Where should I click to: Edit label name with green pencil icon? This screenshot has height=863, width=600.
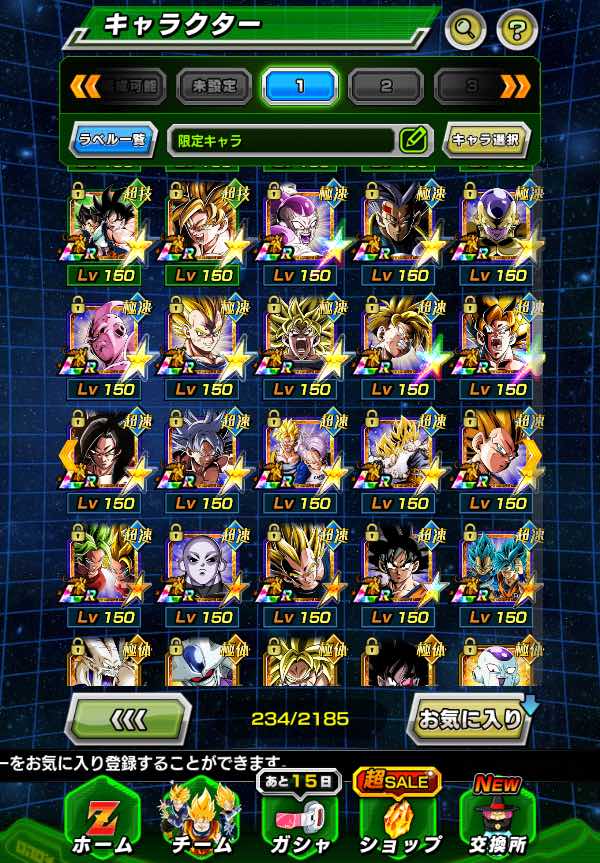pos(411,140)
